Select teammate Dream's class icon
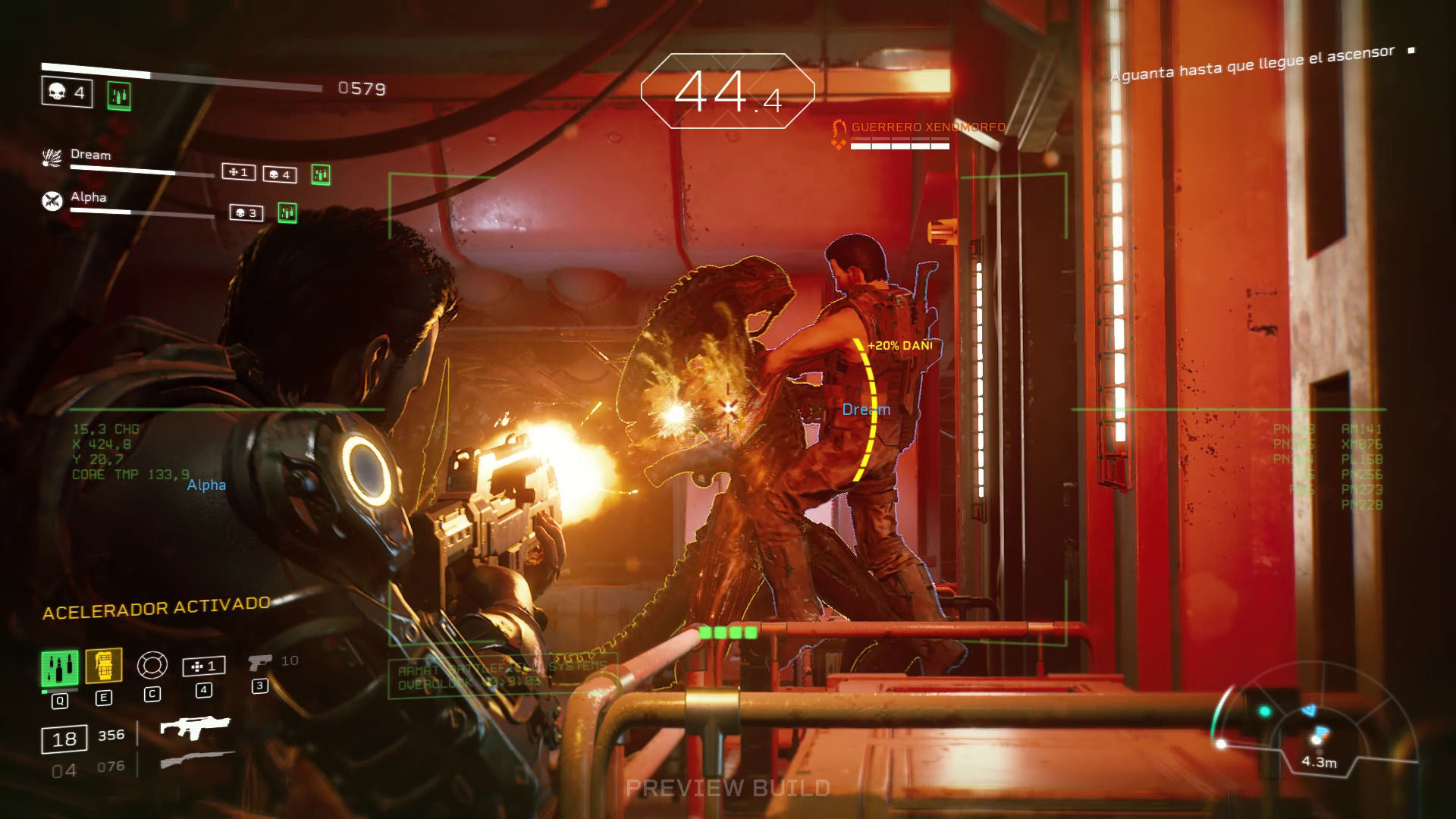This screenshot has width=1456, height=819. click(52, 158)
